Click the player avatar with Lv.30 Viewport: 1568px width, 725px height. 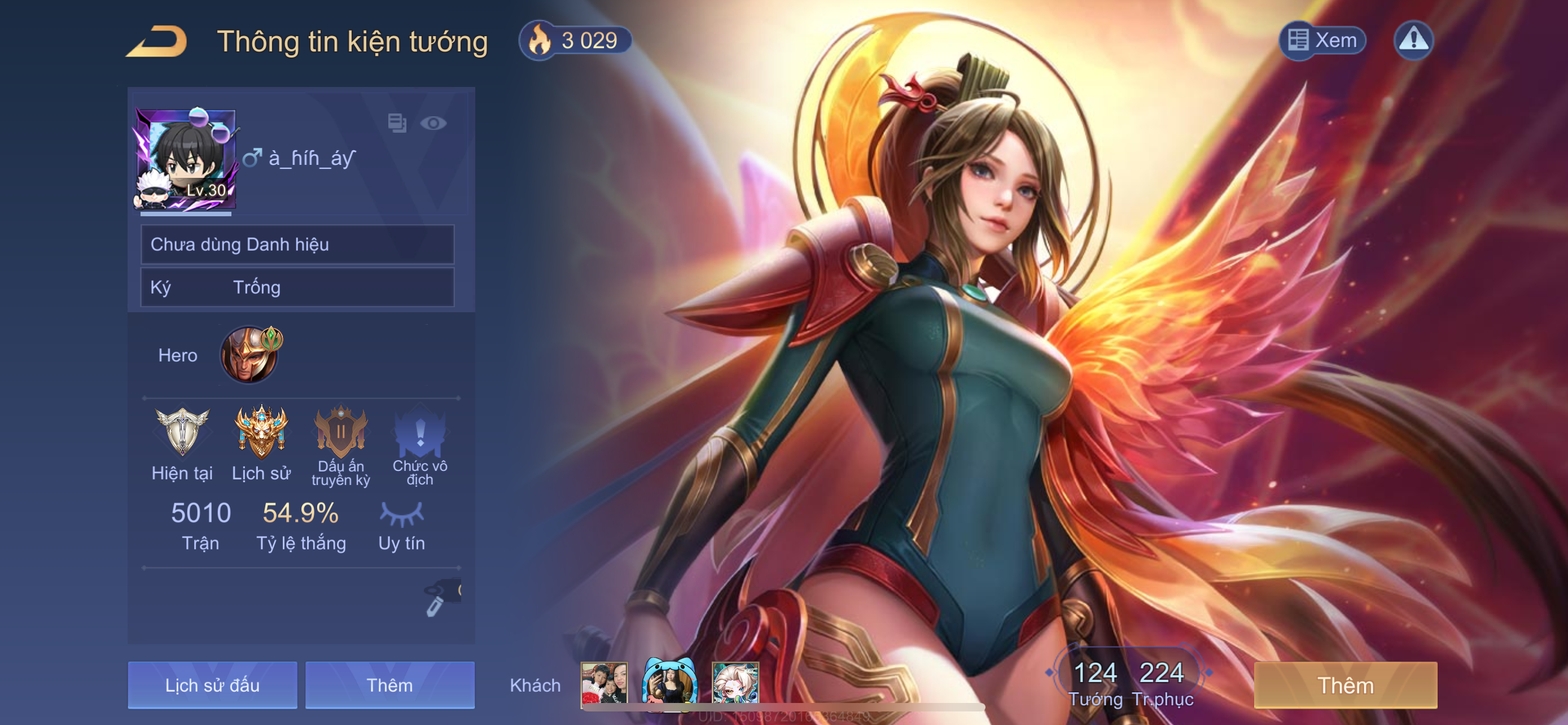click(186, 158)
